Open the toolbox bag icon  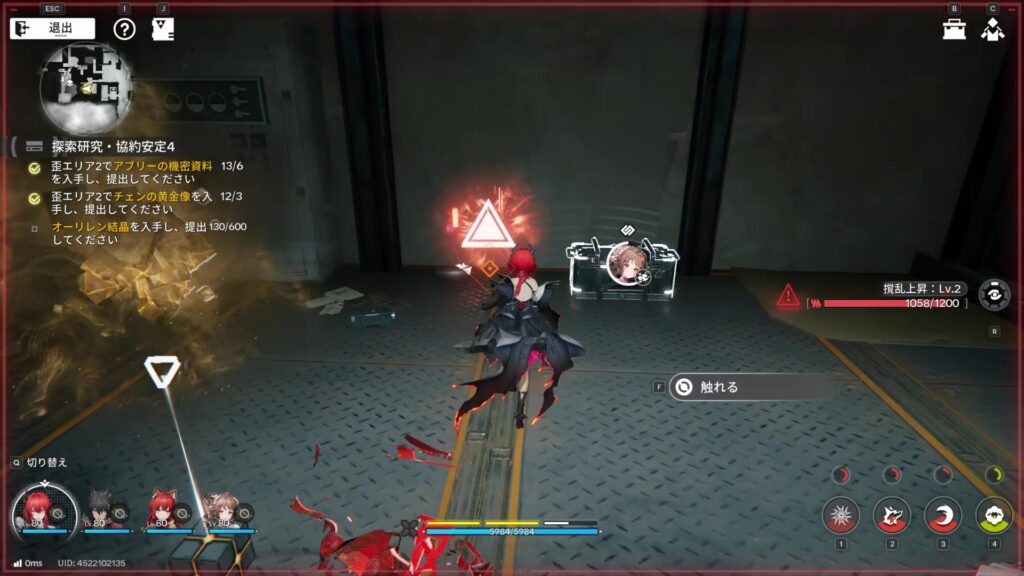click(x=954, y=28)
